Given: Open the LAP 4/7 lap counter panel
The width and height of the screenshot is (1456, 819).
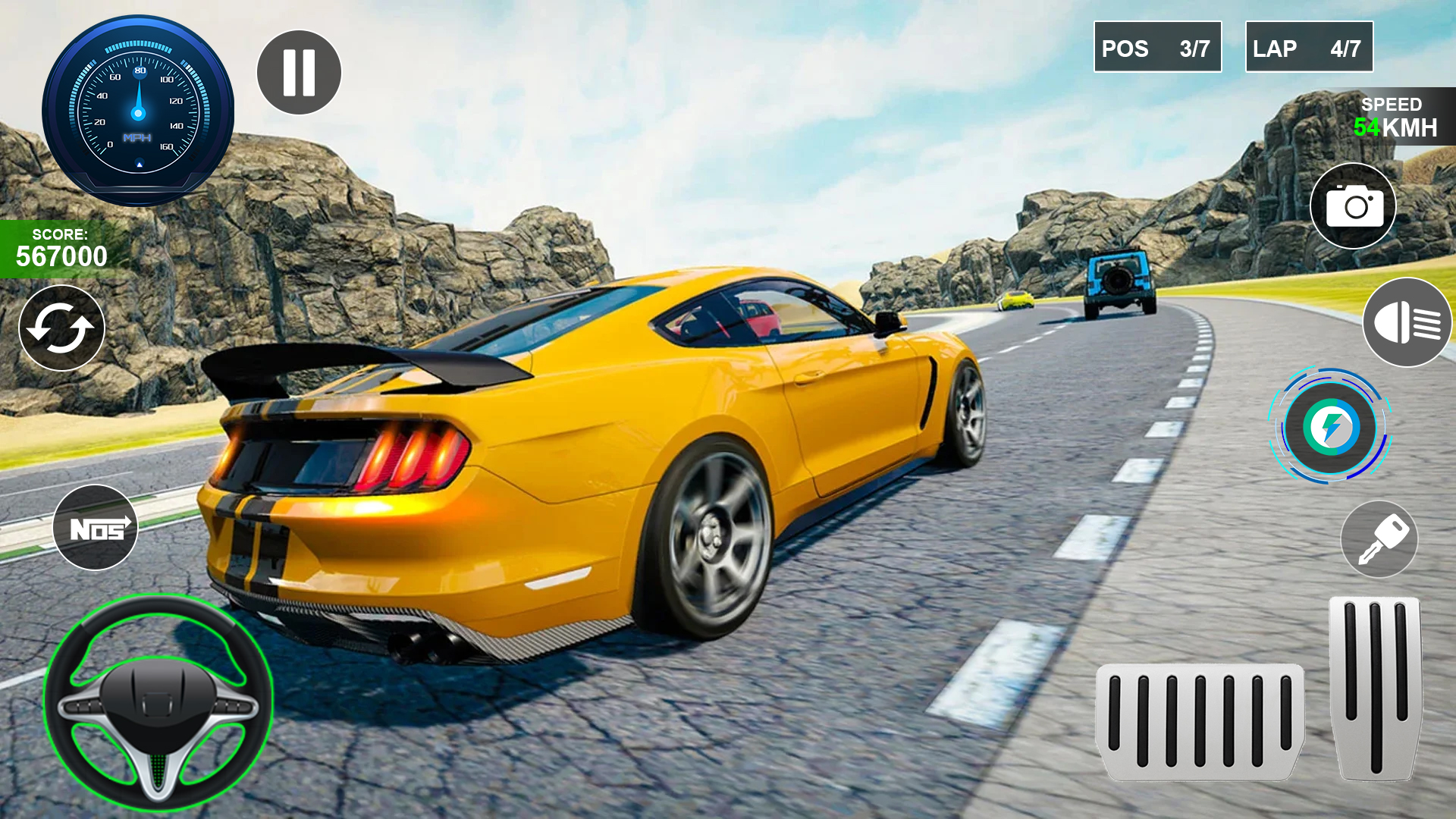Looking at the screenshot, I should (1309, 48).
